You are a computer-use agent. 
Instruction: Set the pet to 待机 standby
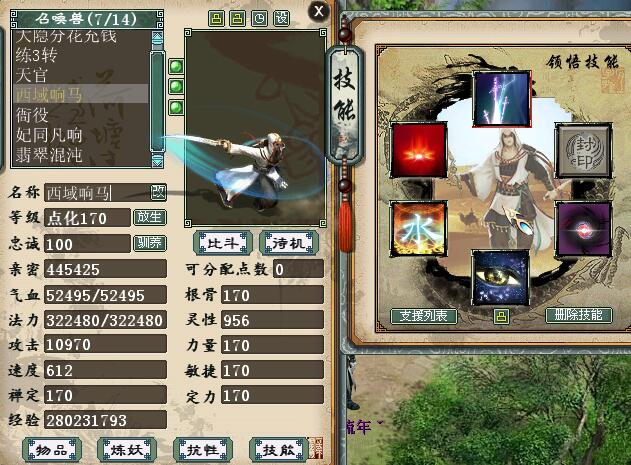coord(288,242)
